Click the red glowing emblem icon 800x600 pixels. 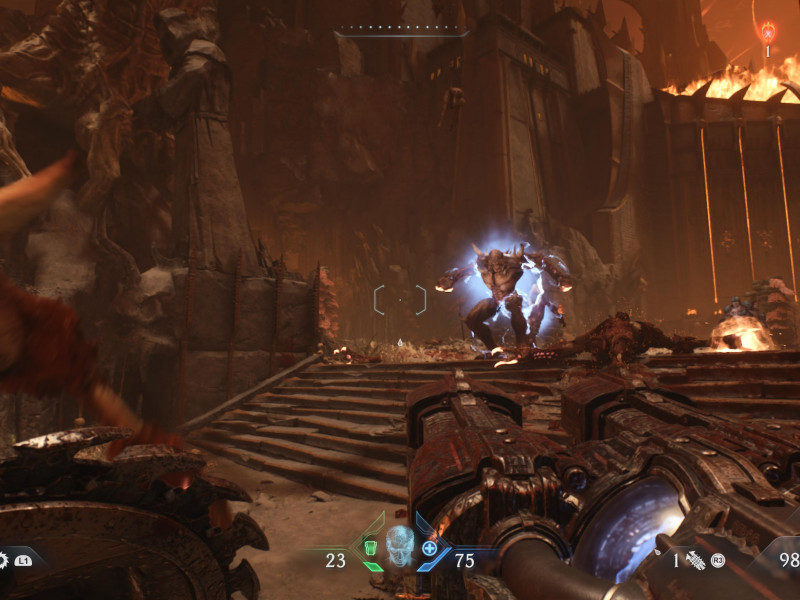pyautogui.click(x=768, y=33)
